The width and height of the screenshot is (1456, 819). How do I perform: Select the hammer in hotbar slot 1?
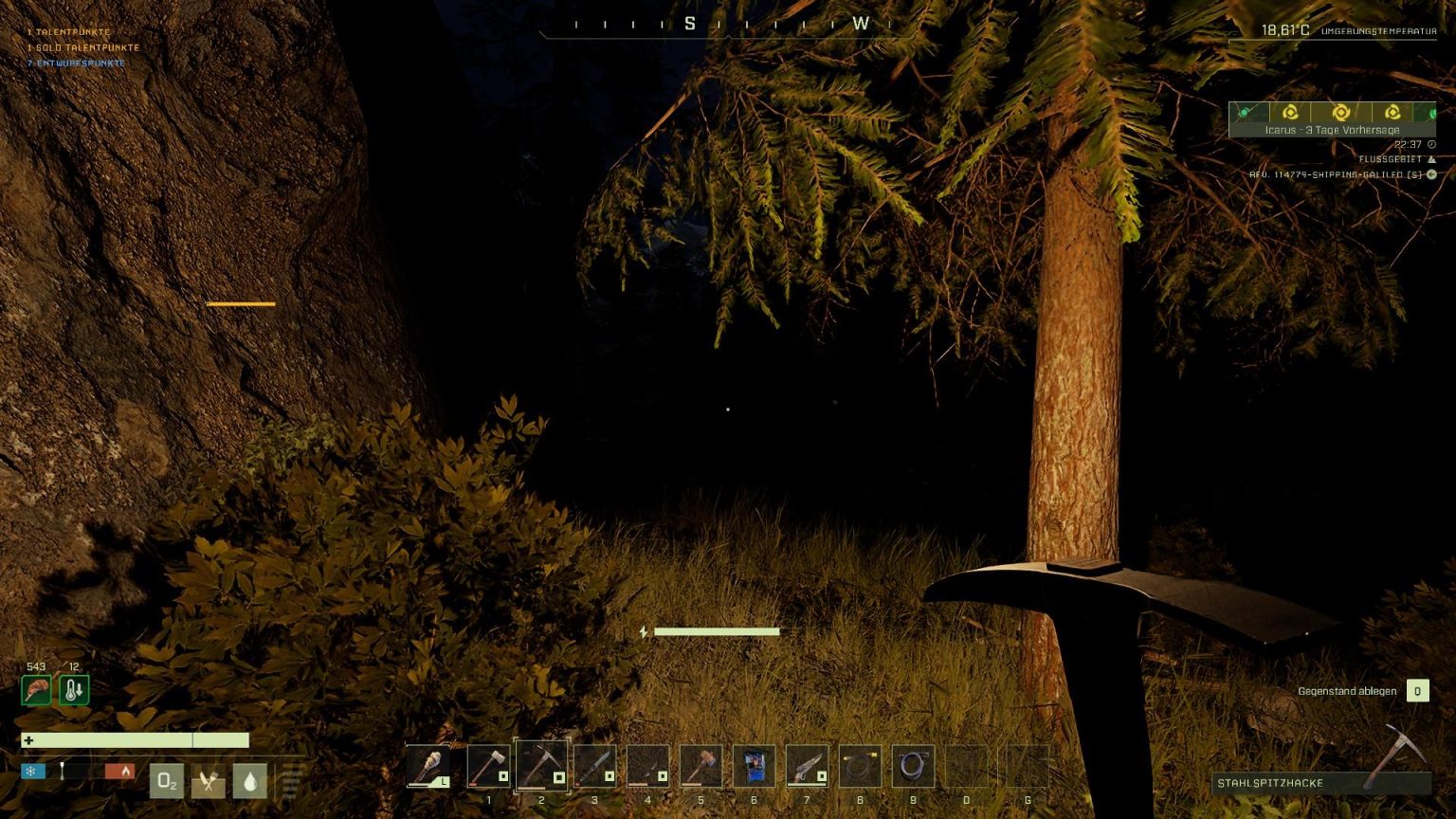[x=489, y=768]
